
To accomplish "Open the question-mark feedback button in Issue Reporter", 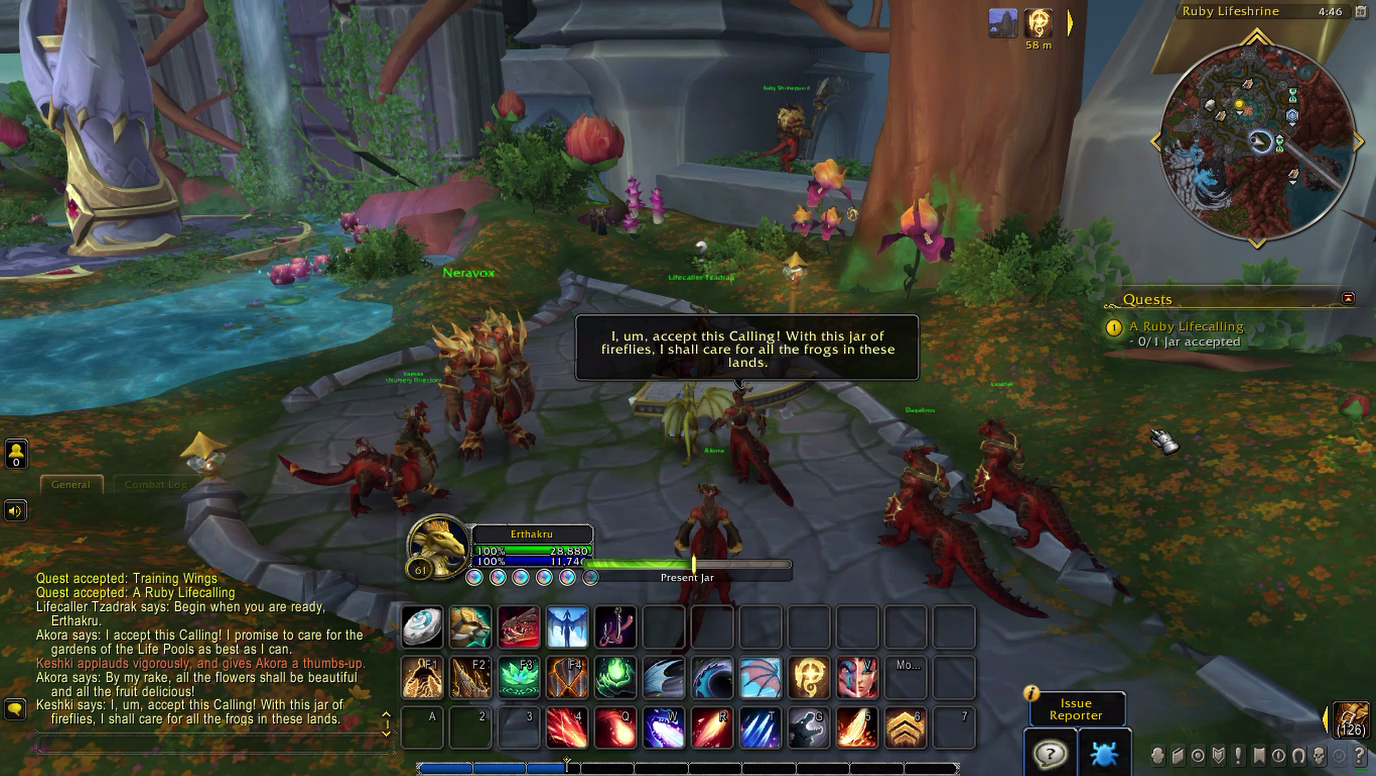I will pos(1049,753).
